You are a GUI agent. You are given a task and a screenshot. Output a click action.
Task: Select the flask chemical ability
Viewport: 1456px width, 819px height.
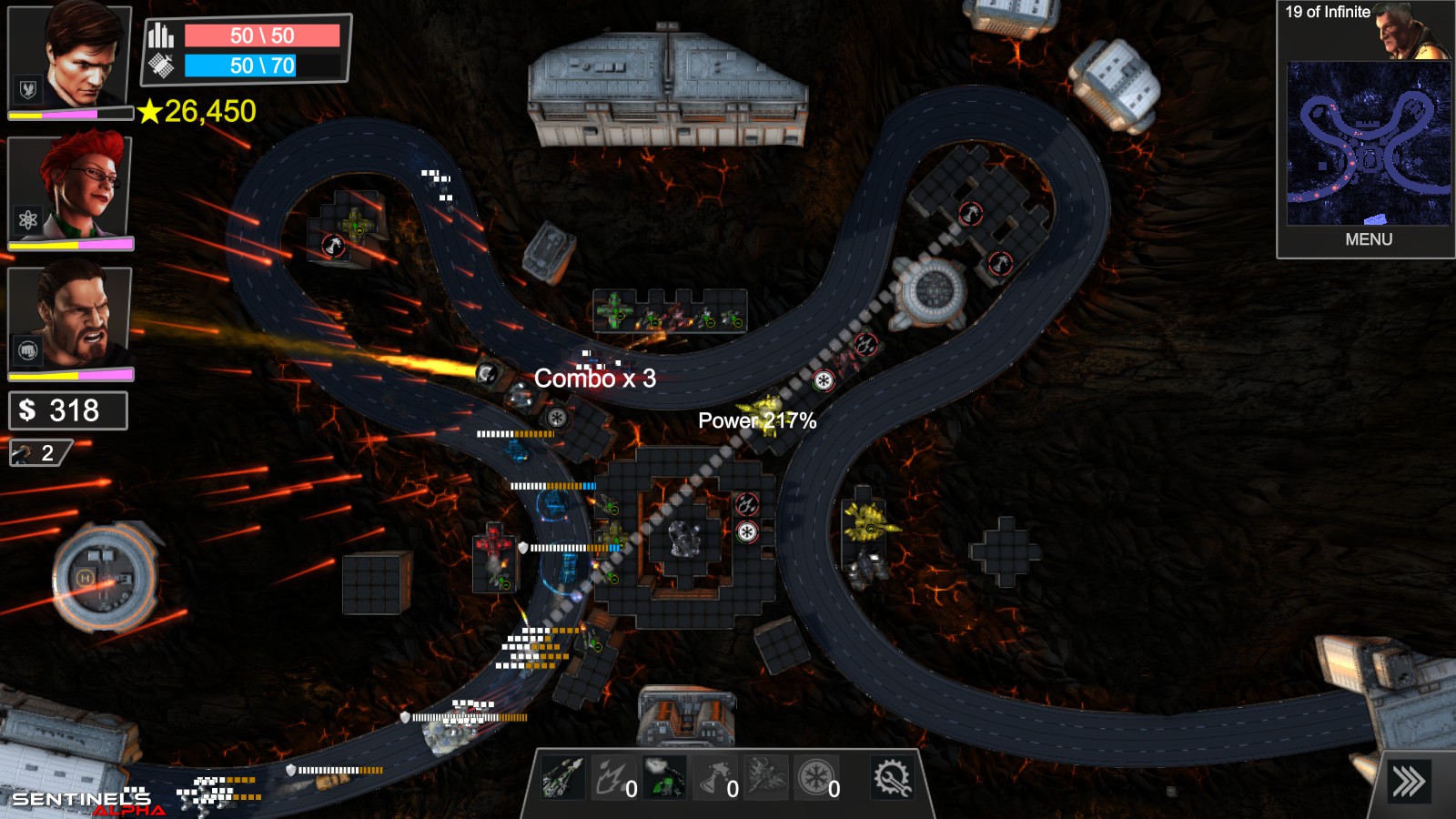pyautogui.click(x=715, y=778)
